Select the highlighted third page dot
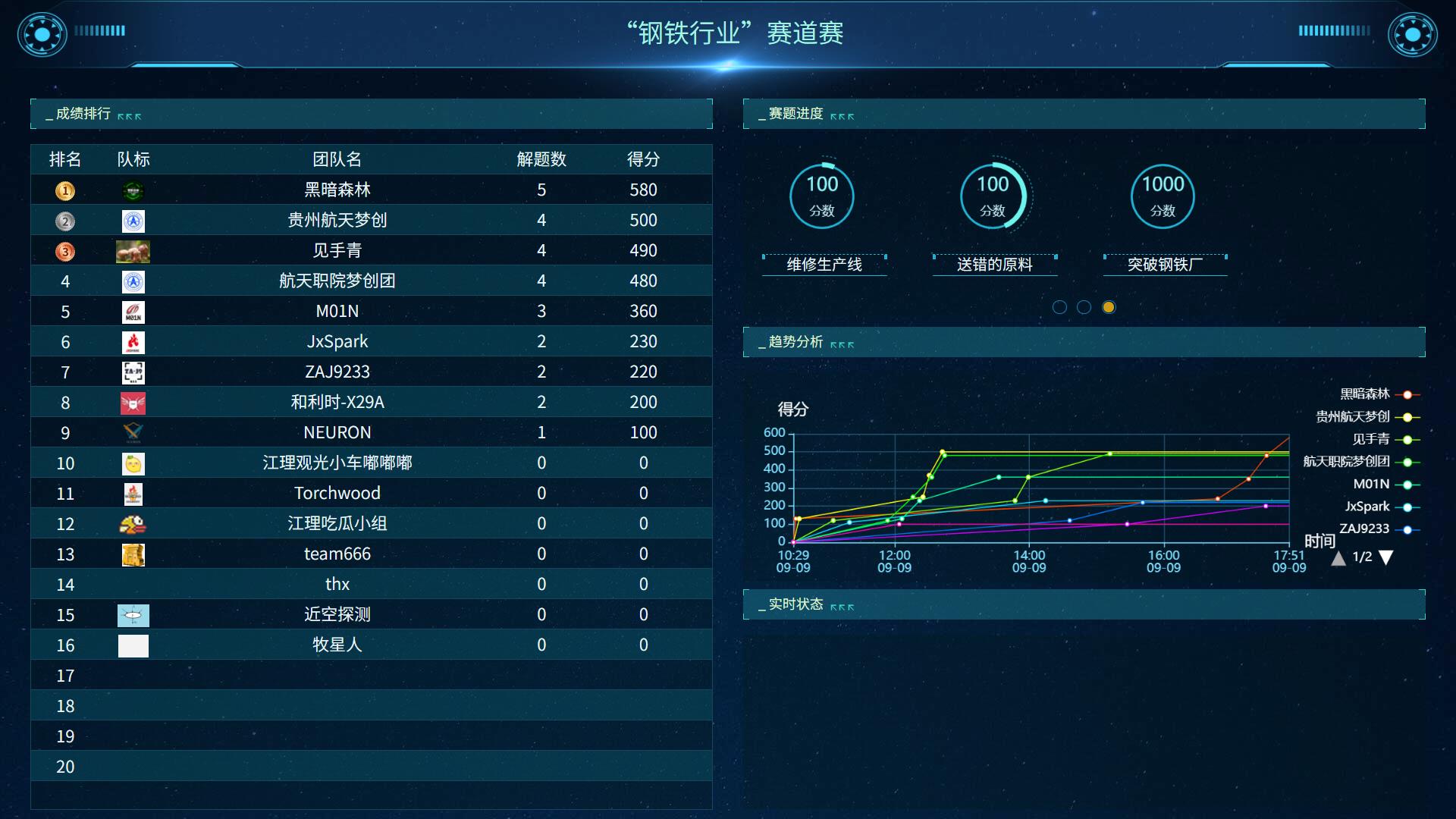Viewport: 1456px width, 819px height. click(1109, 307)
